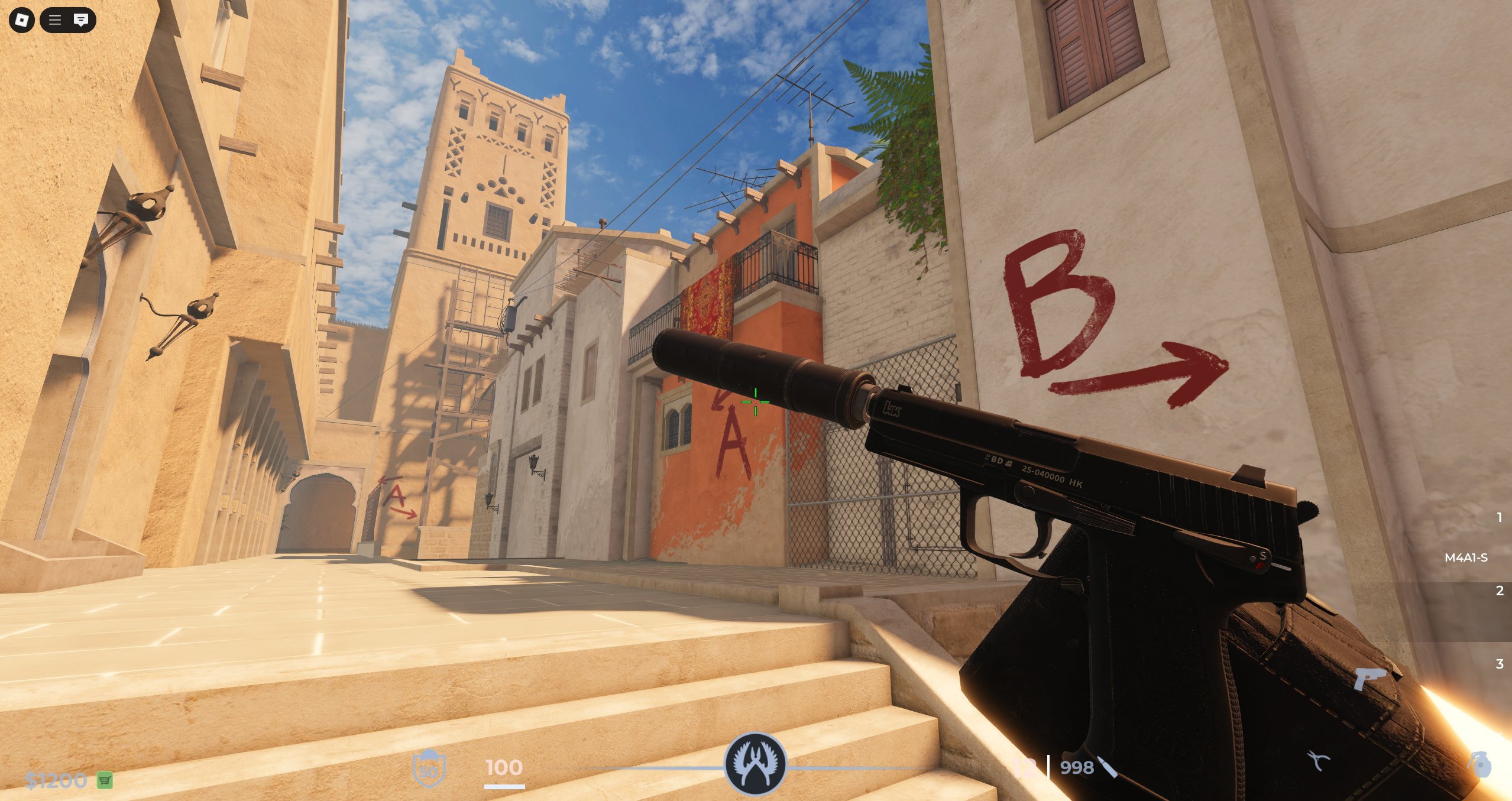Select the pliers defuse kit icon

pyautogui.click(x=1317, y=761)
